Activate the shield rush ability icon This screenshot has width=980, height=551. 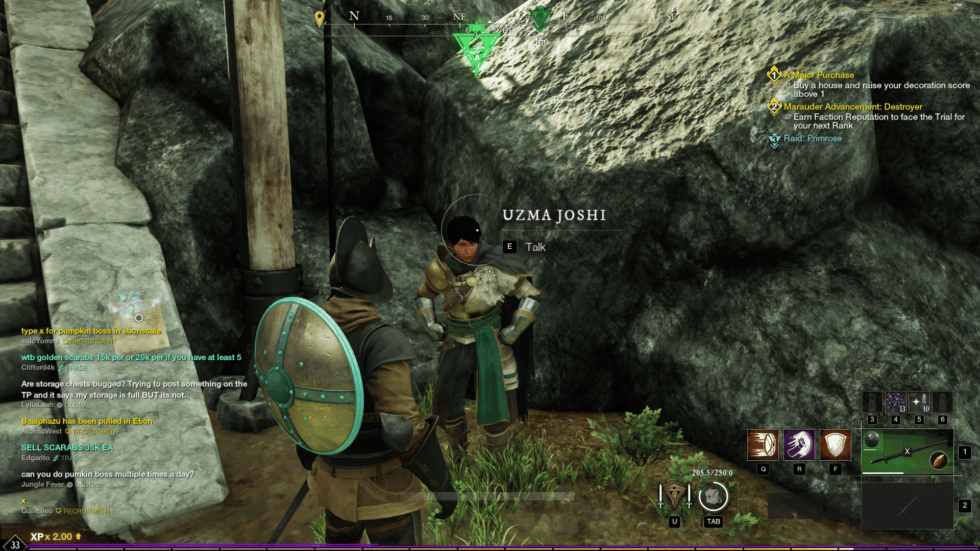click(763, 445)
